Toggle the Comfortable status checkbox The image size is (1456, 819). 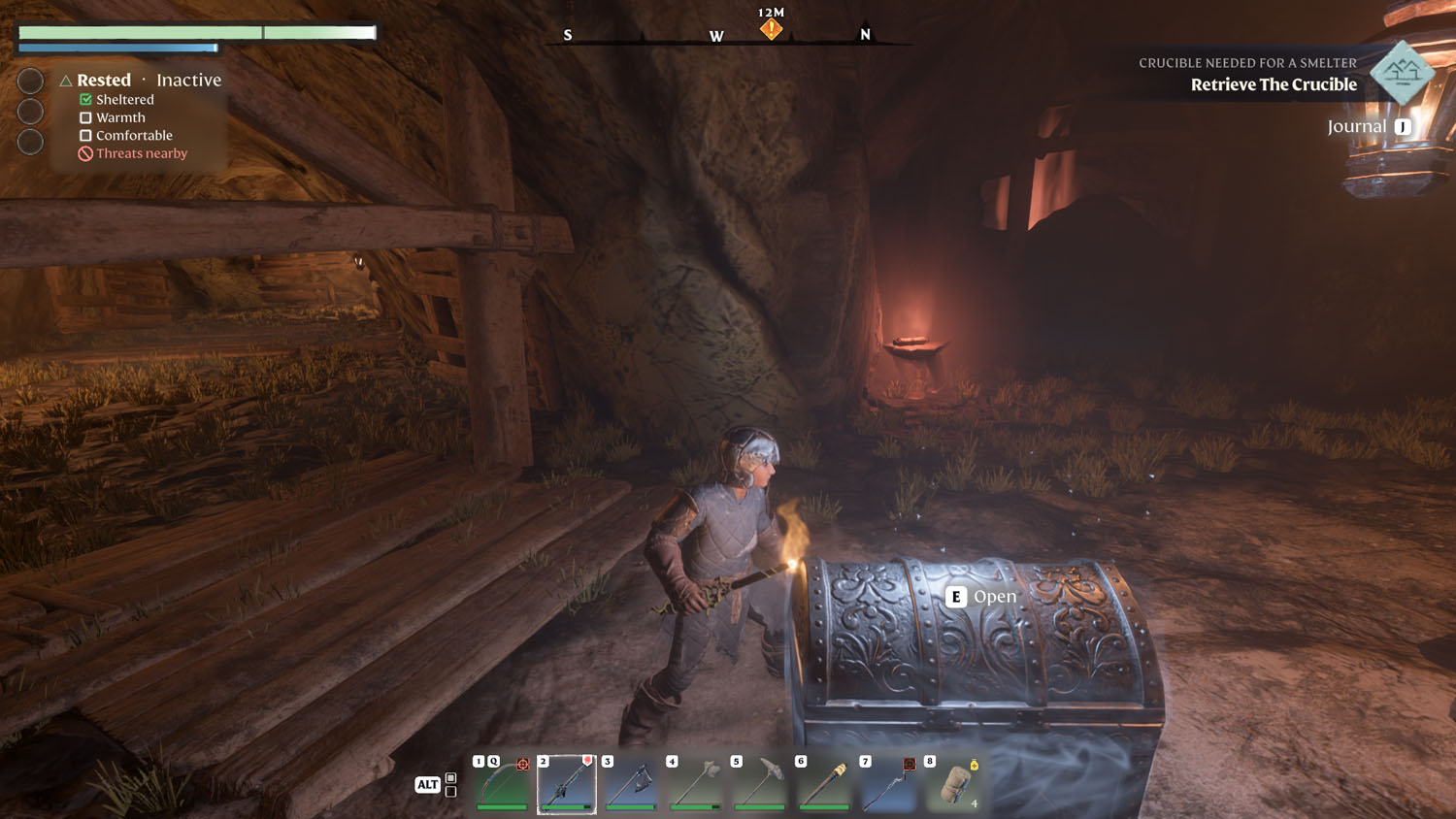point(84,135)
